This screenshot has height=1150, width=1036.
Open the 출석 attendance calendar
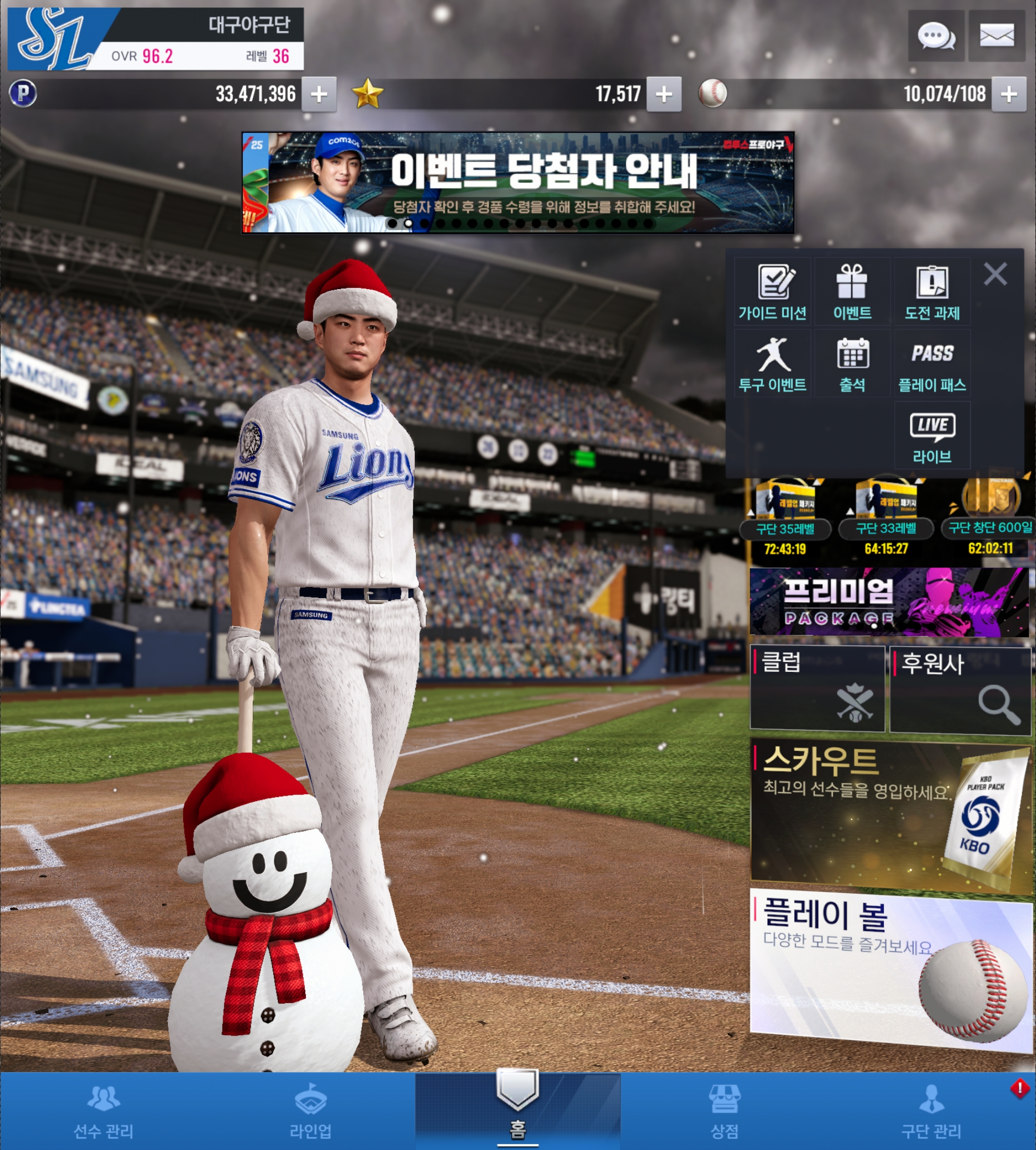click(x=852, y=364)
